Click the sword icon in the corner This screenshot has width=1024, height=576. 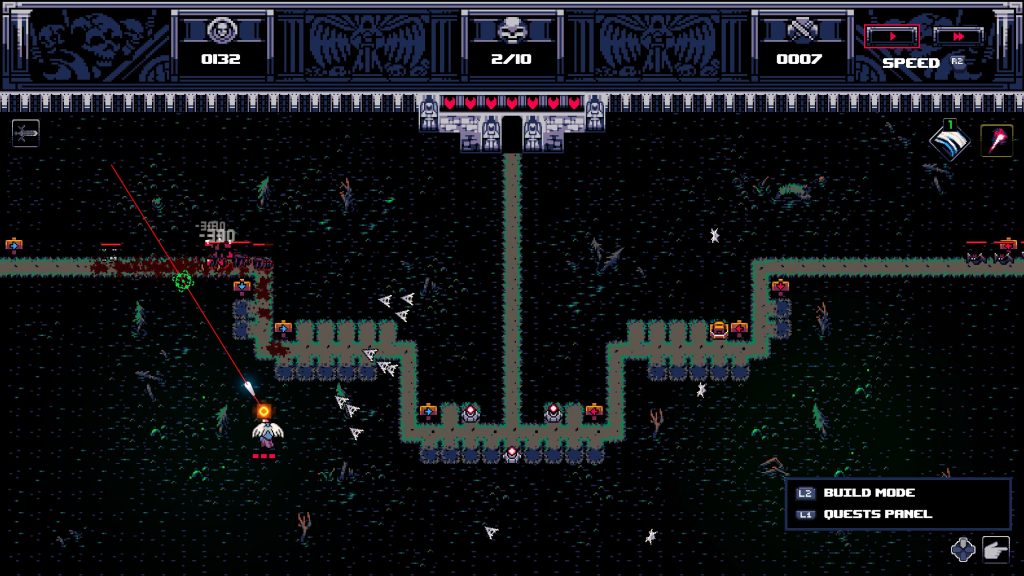26,133
